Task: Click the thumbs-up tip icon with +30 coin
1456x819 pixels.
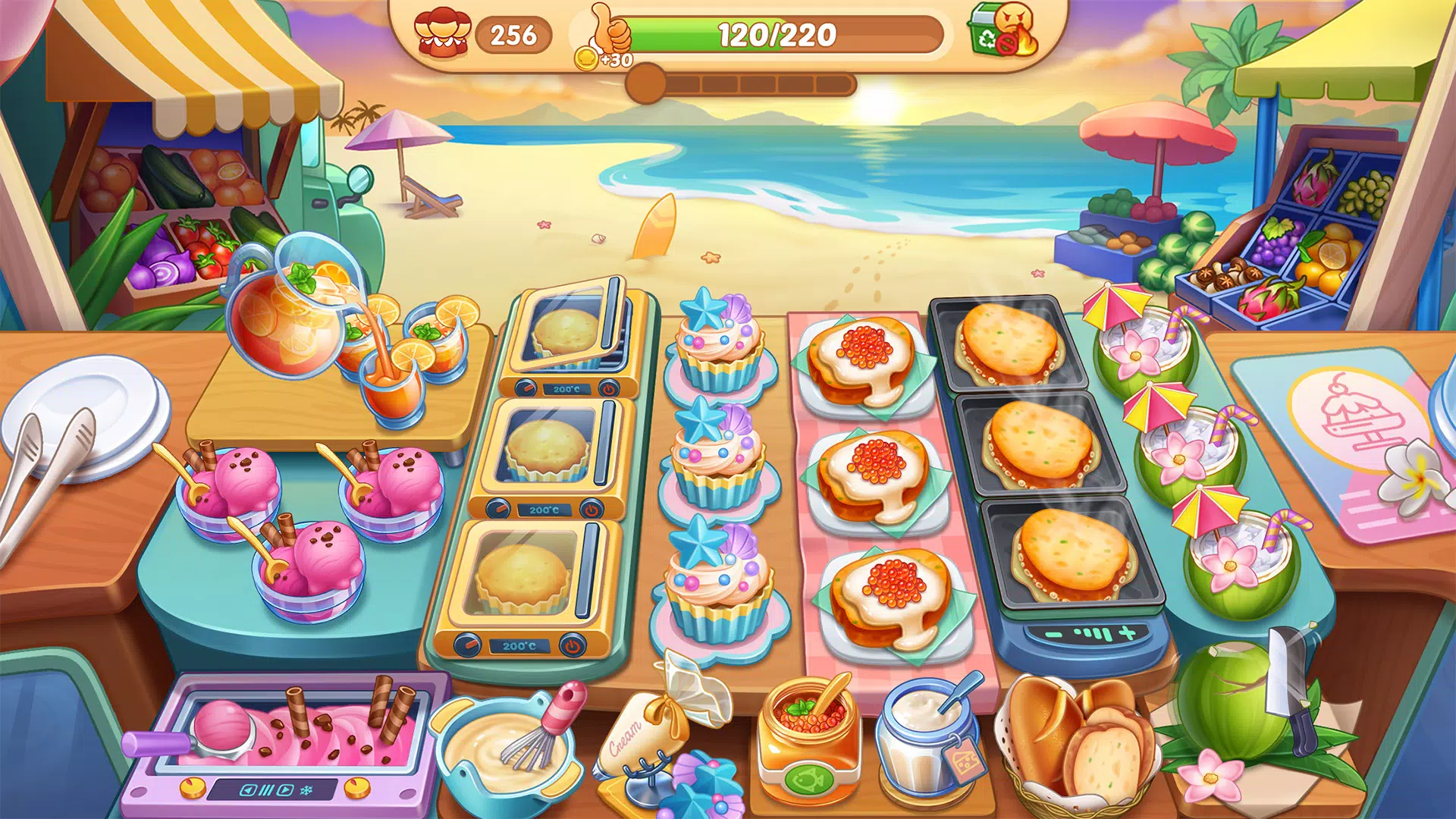Action: click(610, 36)
